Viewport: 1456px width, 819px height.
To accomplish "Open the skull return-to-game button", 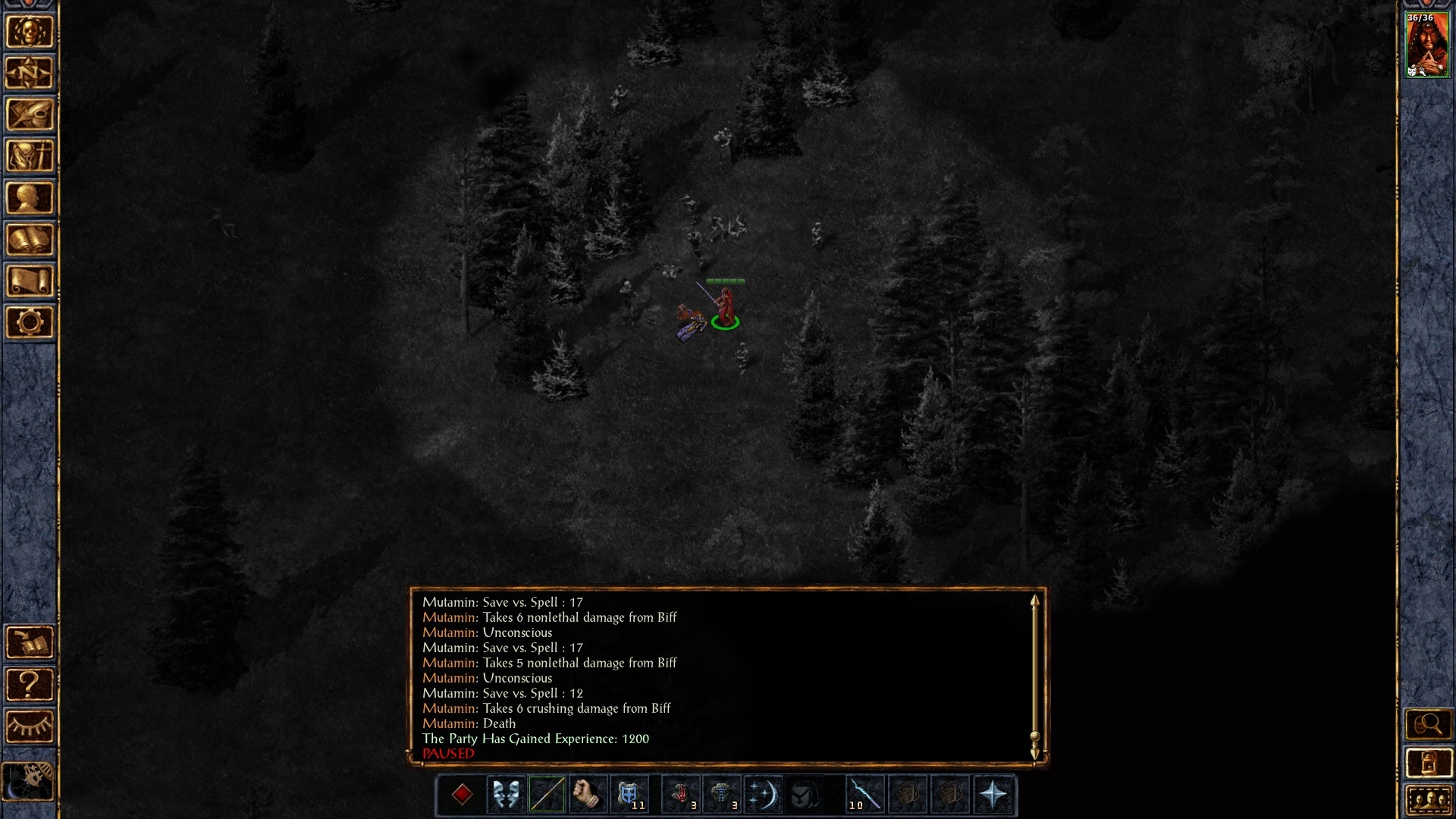I will pyautogui.click(x=30, y=32).
